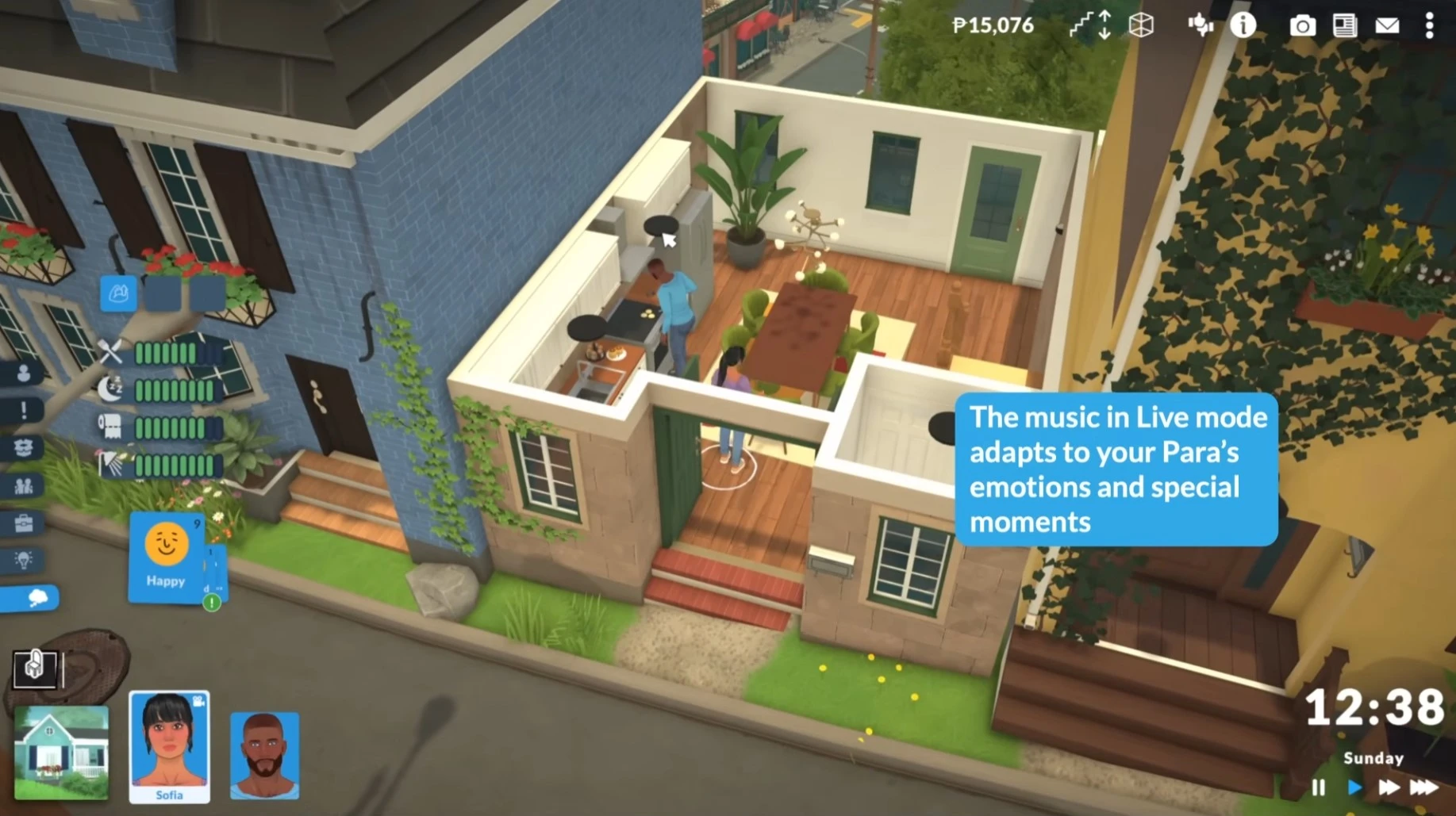This screenshot has width=1456, height=816.
Task: Set game speed to double fast-forward
Action: pos(1389,787)
